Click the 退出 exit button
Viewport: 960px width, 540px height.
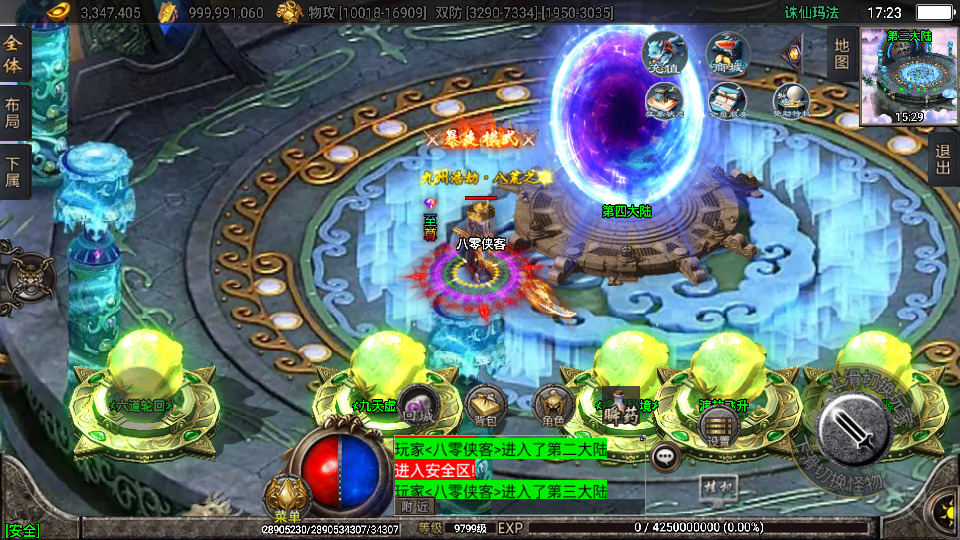(942, 160)
